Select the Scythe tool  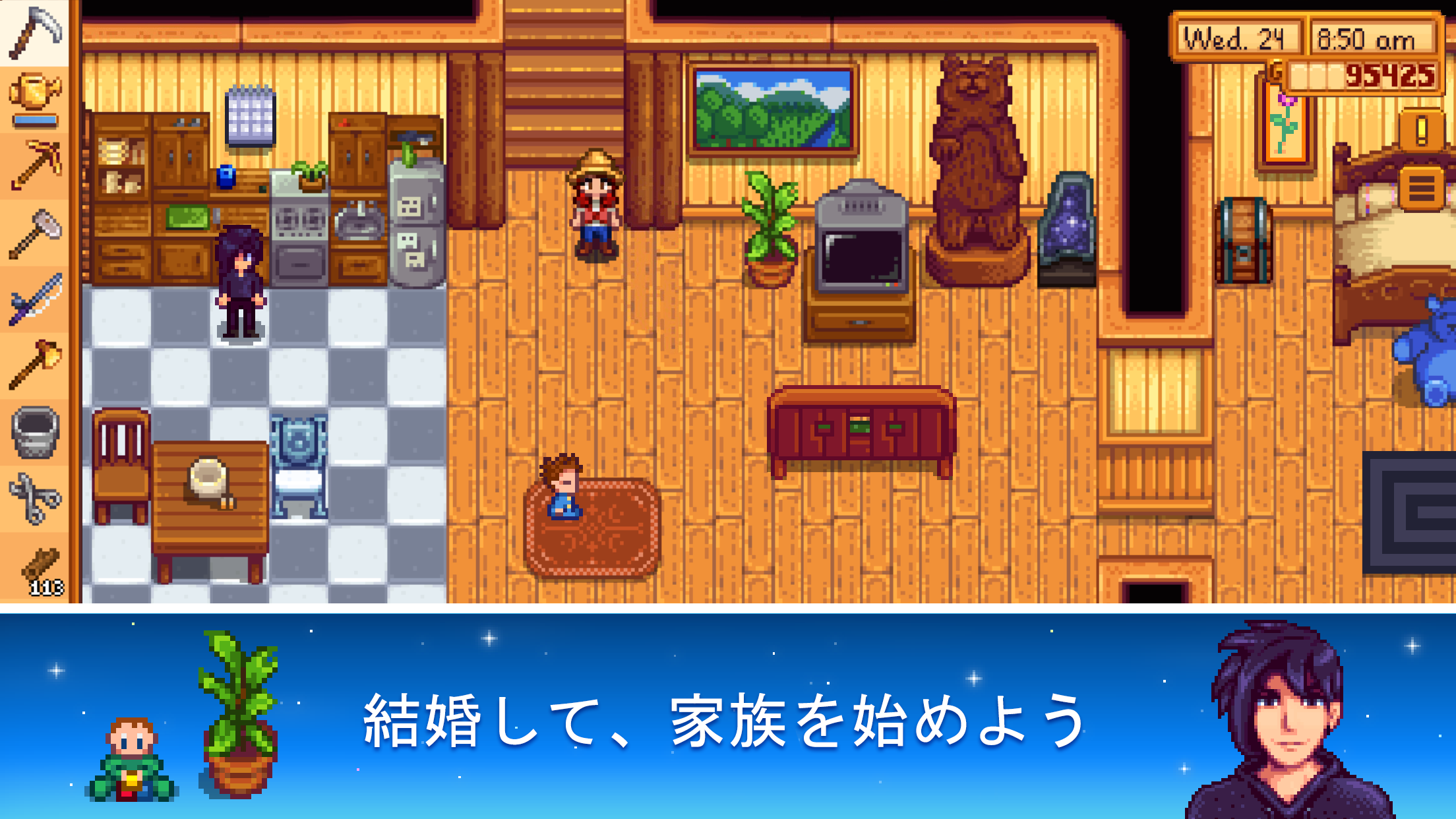[36, 32]
